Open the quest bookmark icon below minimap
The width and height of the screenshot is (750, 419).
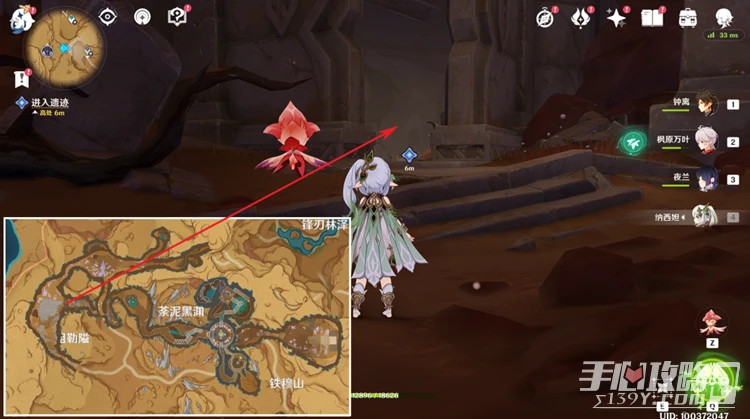pyautogui.click(x=20, y=77)
